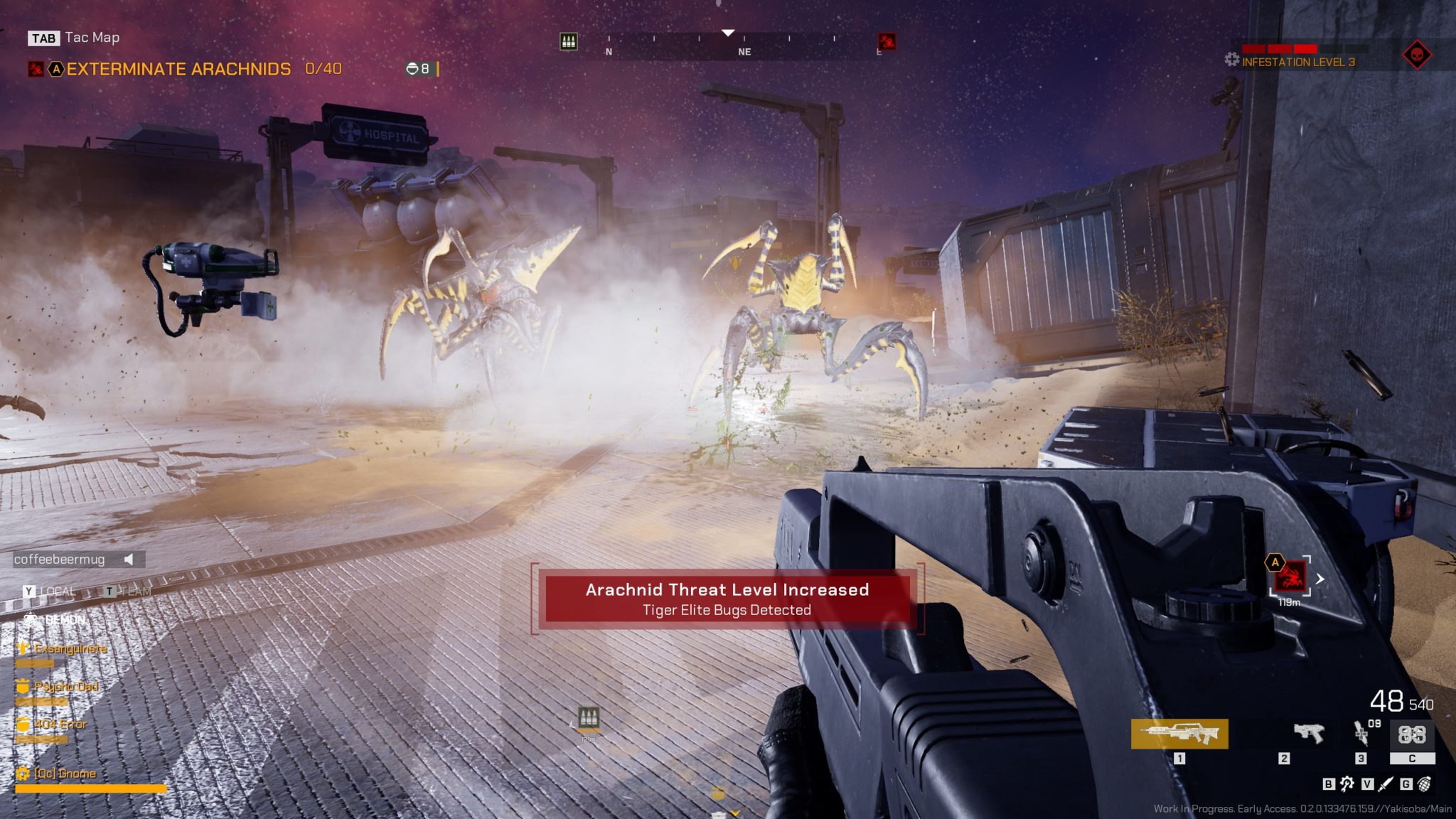Select the primary assault rifle slot
Viewport: 1456px width, 819px height.
click(x=1179, y=734)
